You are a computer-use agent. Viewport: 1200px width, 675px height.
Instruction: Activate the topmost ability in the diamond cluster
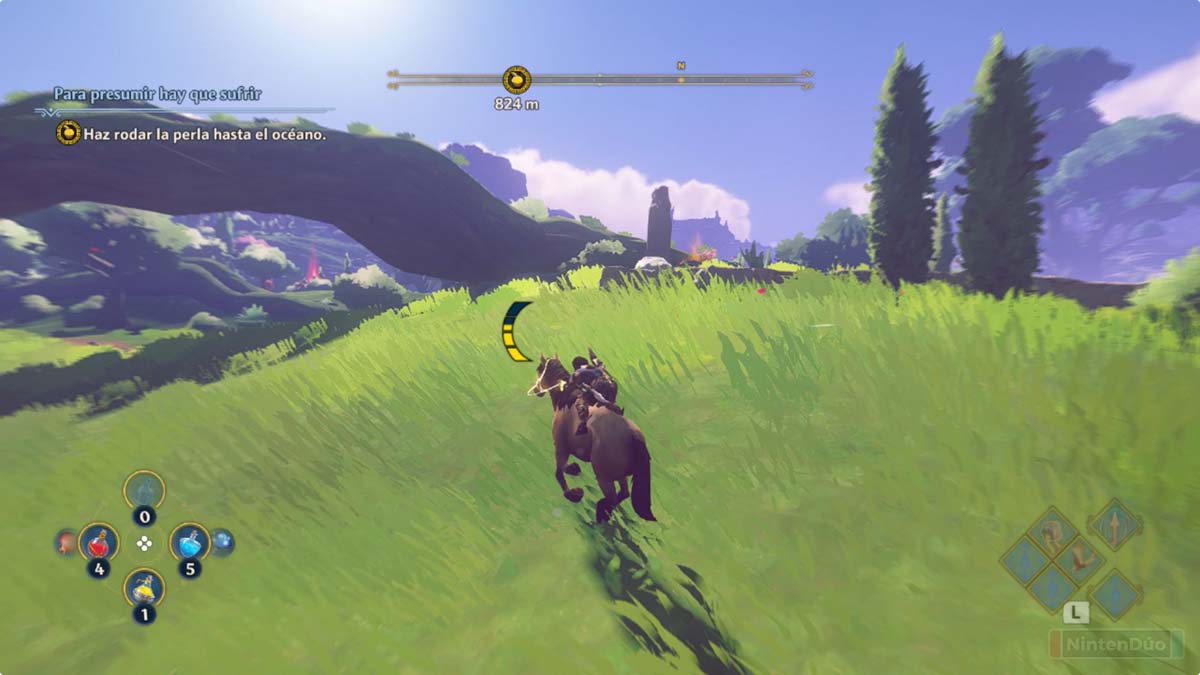pos(1053,530)
